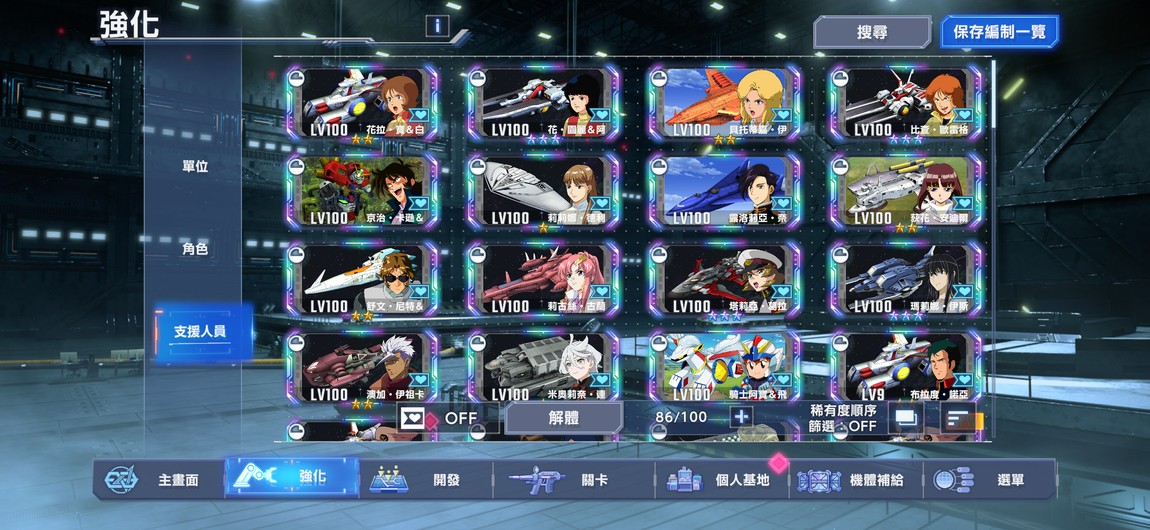1150x530 pixels.
Task: Open 保存編制一覽 saved formations list
Action: 999,32
